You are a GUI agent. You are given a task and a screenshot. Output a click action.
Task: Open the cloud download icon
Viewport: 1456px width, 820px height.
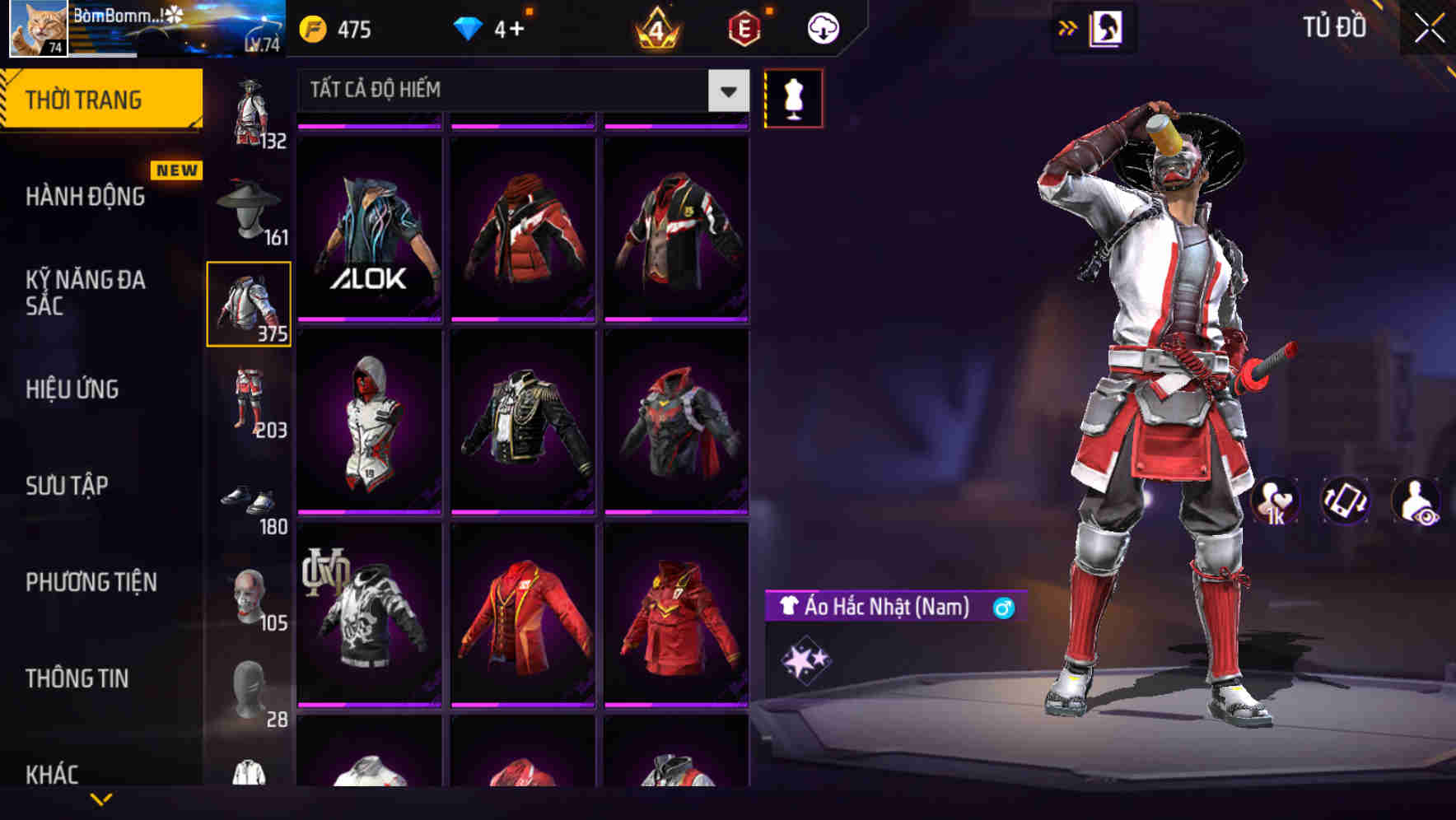(x=821, y=27)
